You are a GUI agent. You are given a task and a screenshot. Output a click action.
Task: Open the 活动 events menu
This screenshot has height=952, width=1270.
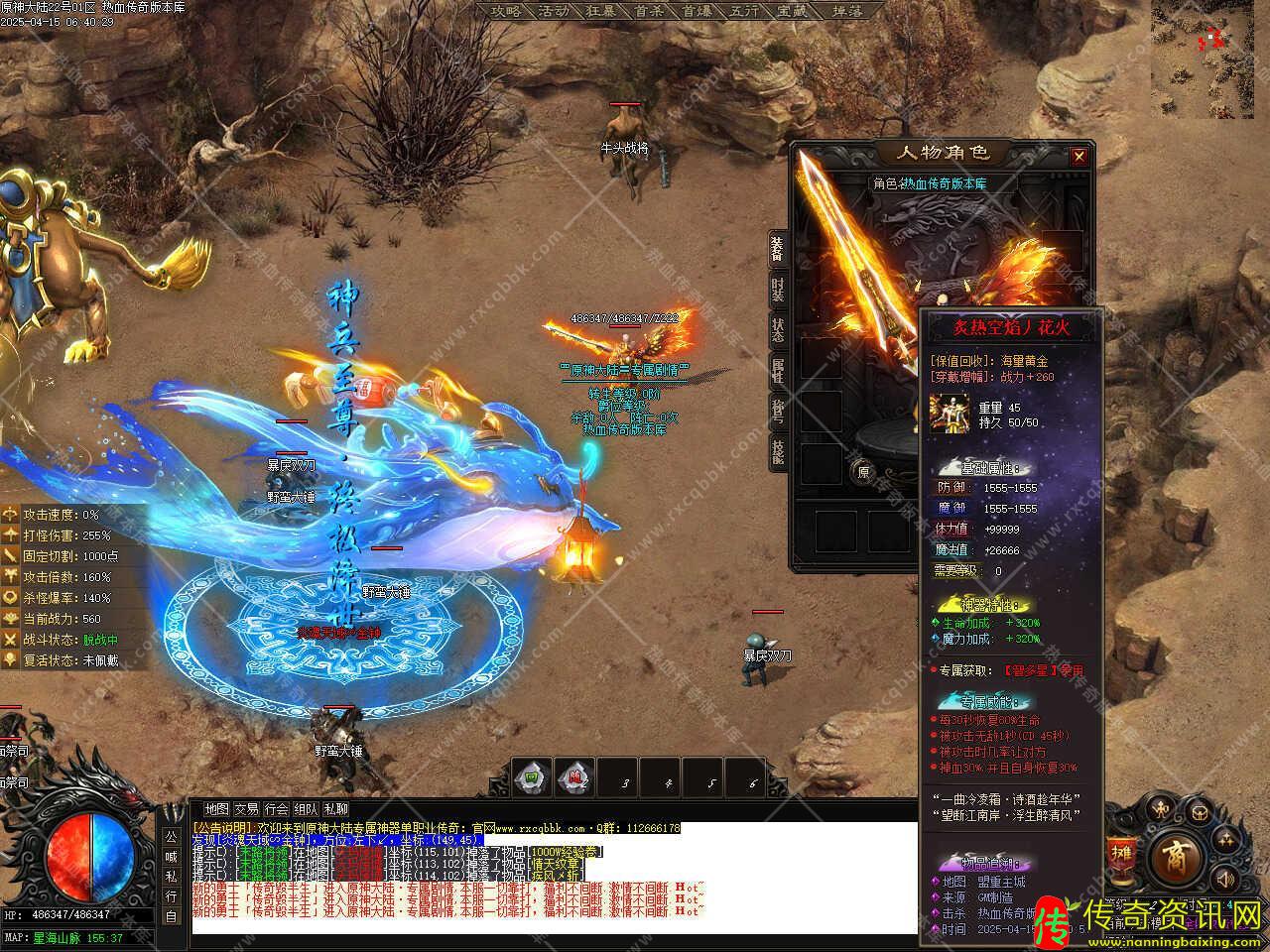[554, 11]
